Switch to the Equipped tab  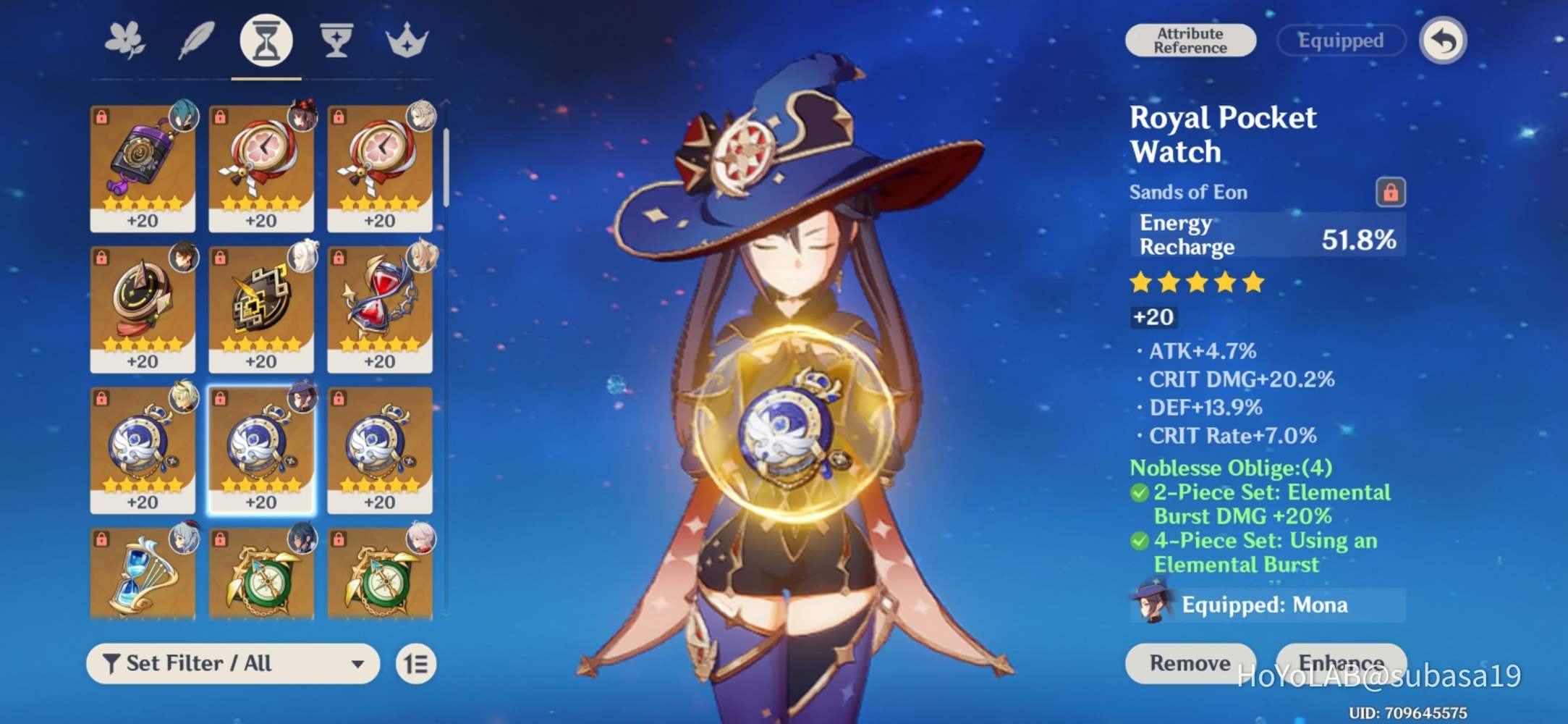(1340, 41)
